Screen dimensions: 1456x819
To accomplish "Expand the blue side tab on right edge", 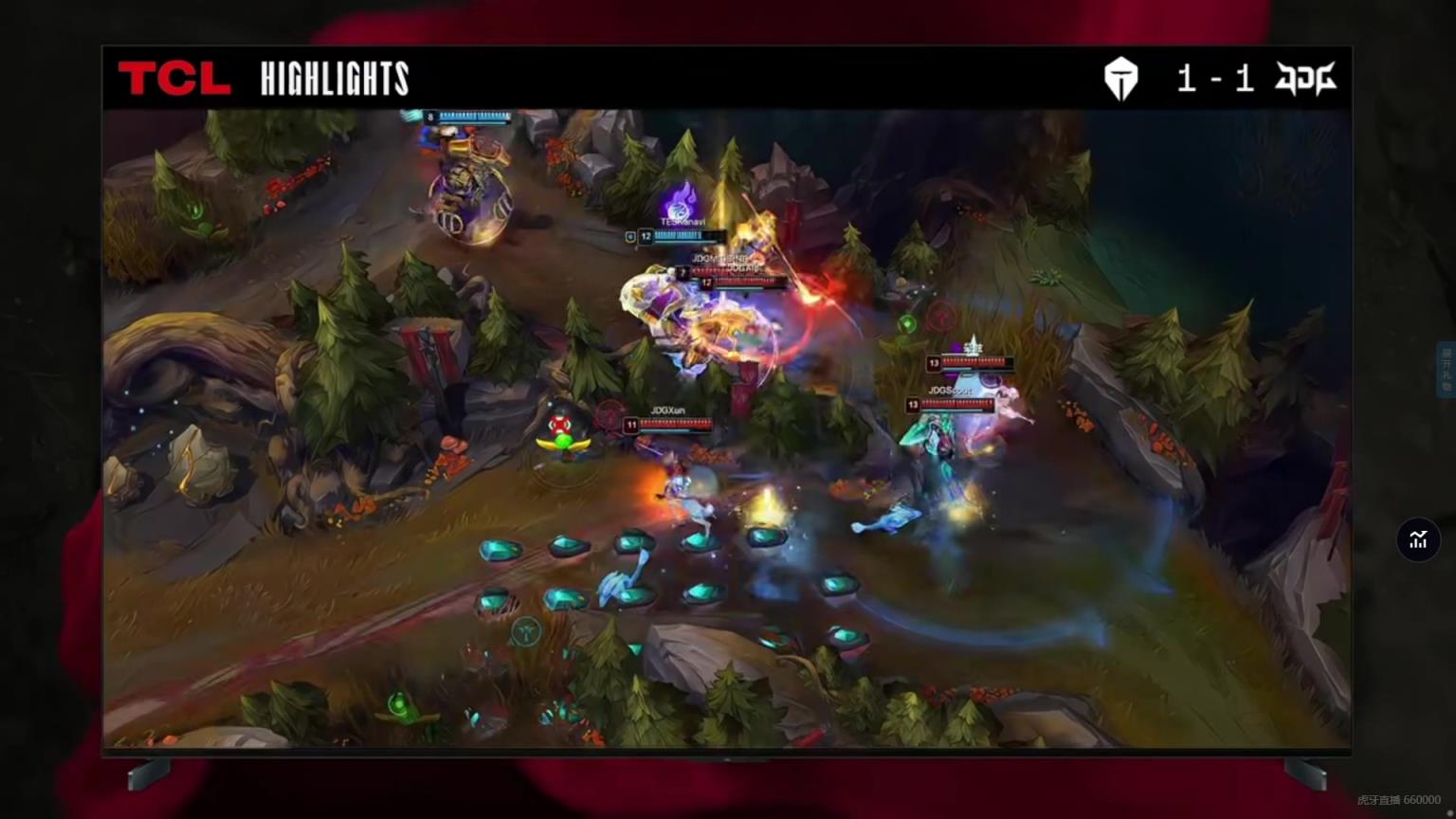I will (x=1447, y=370).
